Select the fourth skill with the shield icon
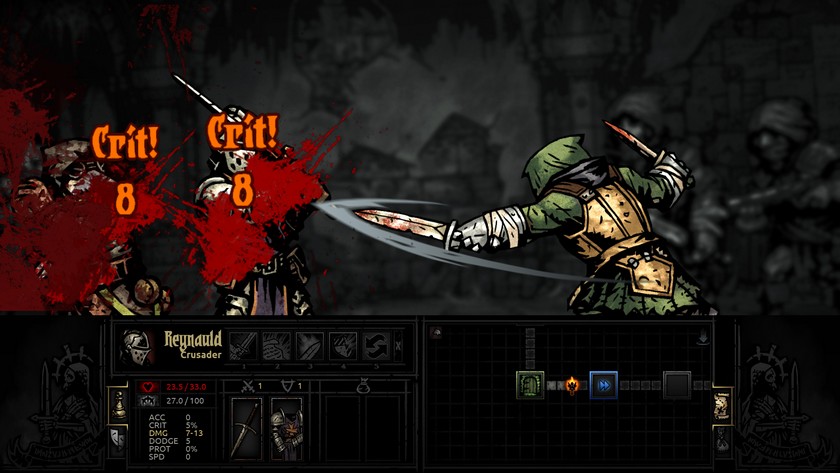 (x=343, y=346)
